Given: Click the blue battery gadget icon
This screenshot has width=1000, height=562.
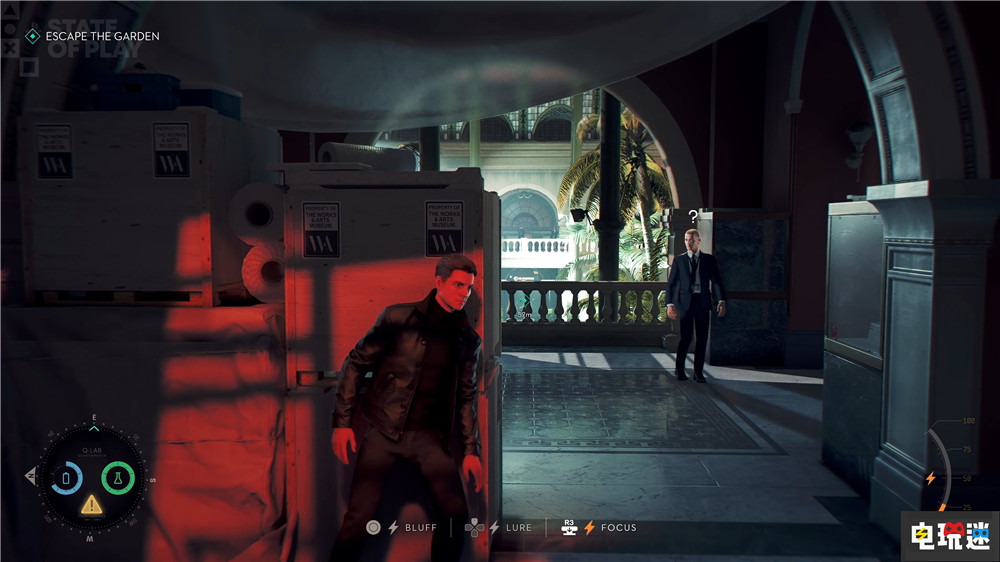Looking at the screenshot, I should tap(67, 477).
